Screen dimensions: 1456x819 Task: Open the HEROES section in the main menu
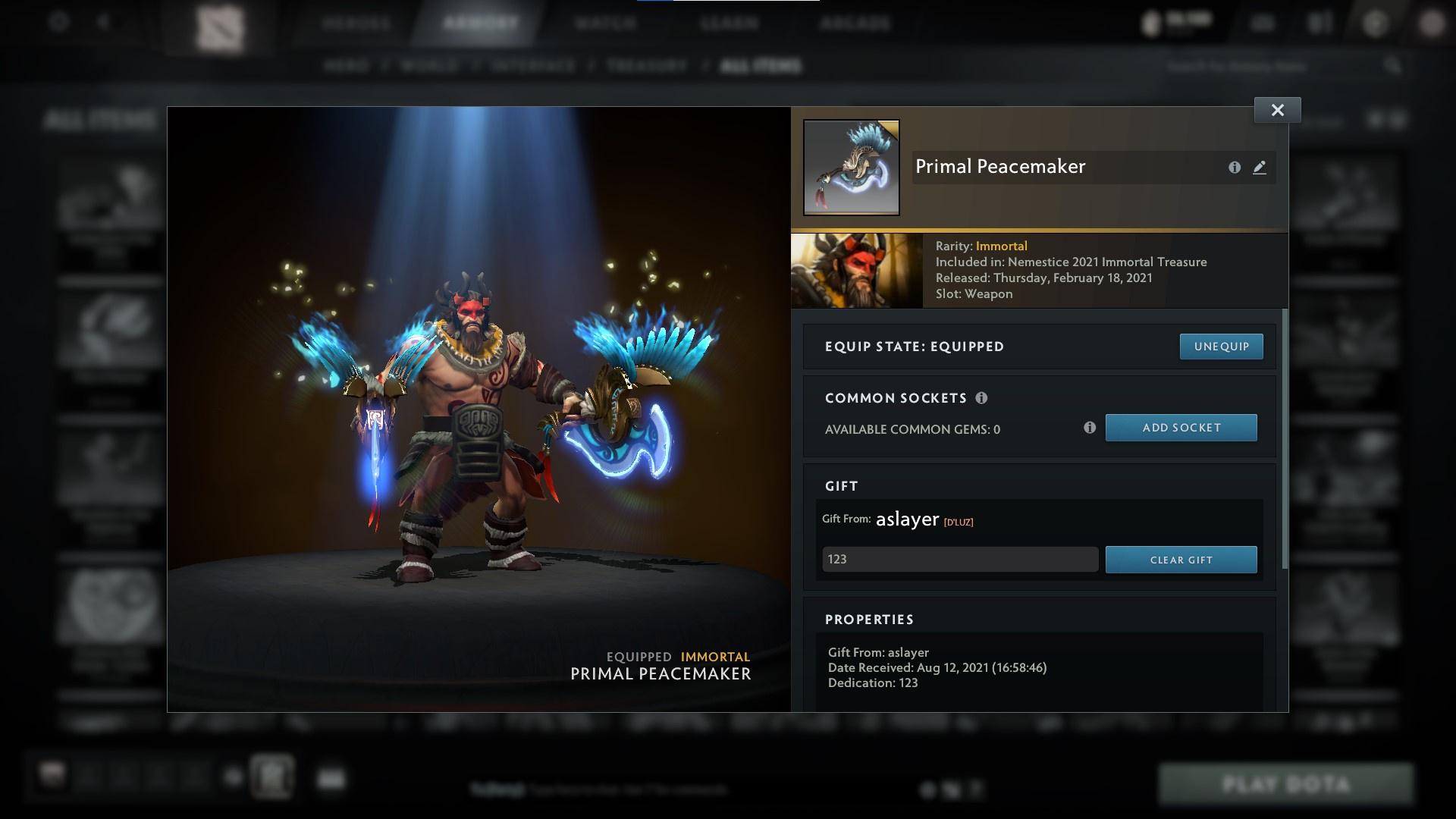(x=353, y=24)
